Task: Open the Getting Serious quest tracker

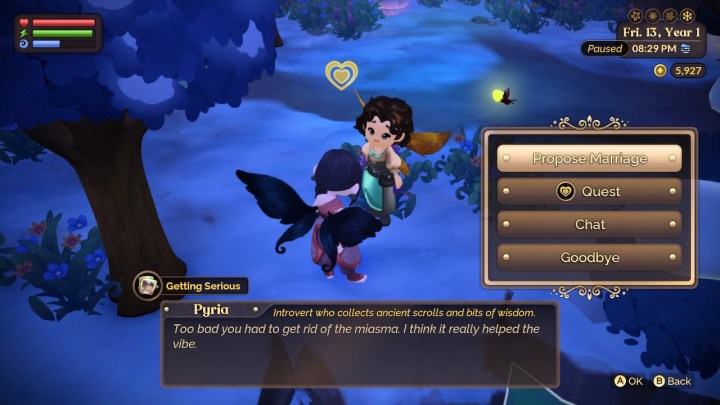Action: coord(190,286)
